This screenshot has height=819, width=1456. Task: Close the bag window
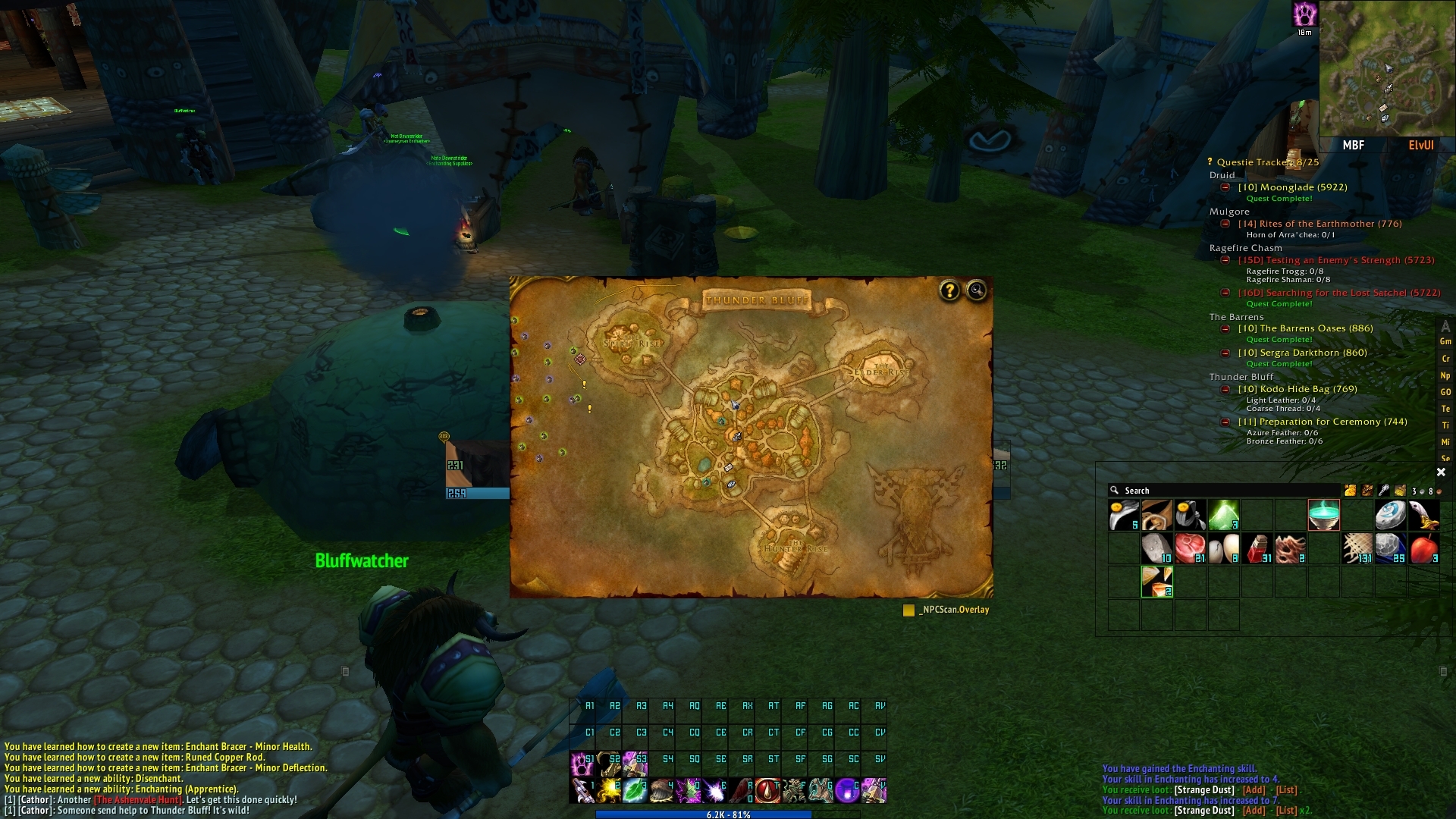coord(1441,472)
